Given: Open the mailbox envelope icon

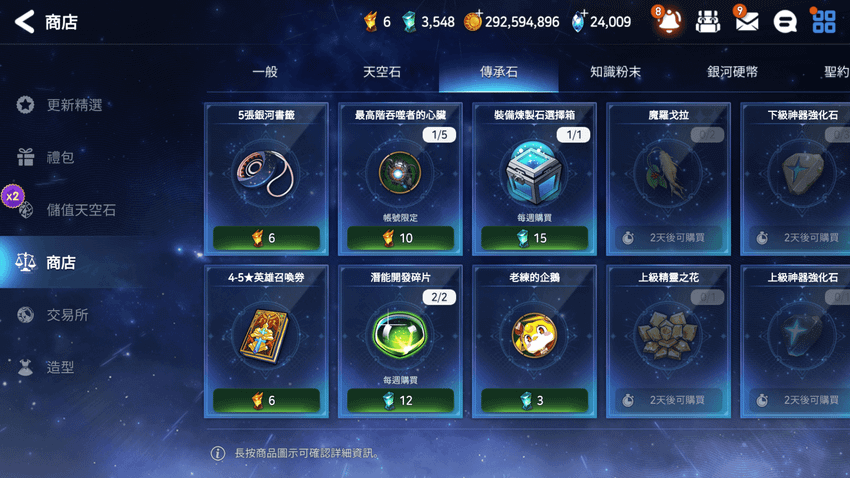Looking at the screenshot, I should pos(746,22).
